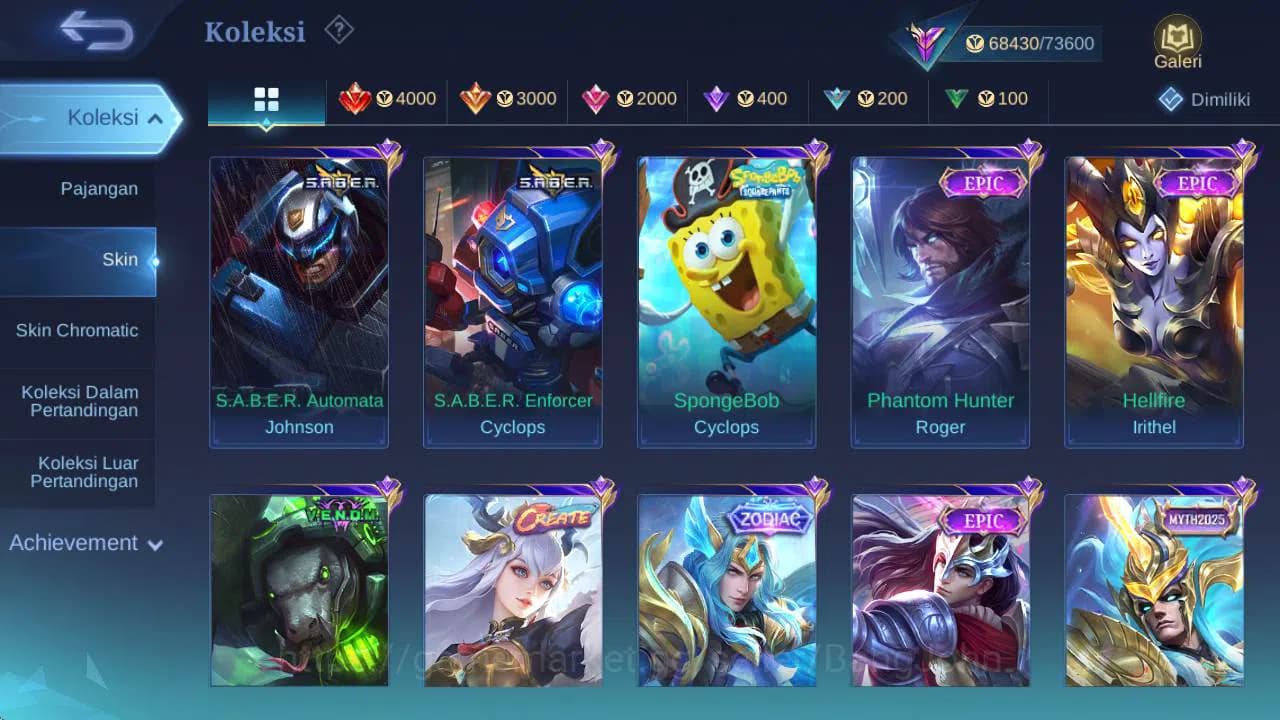
Task: Open the SpongeBob Cyclops skin thumbnail
Action: [x=727, y=300]
